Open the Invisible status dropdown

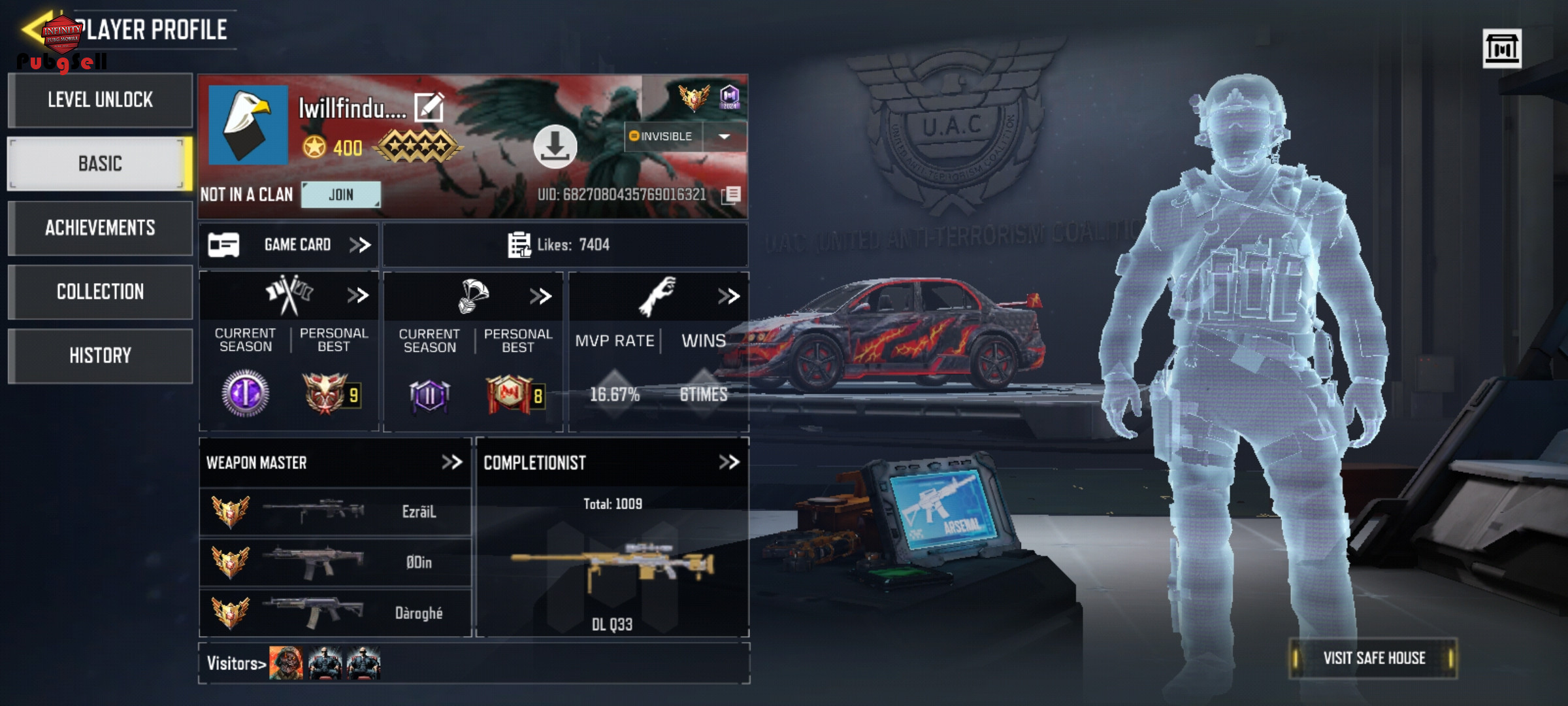(724, 136)
